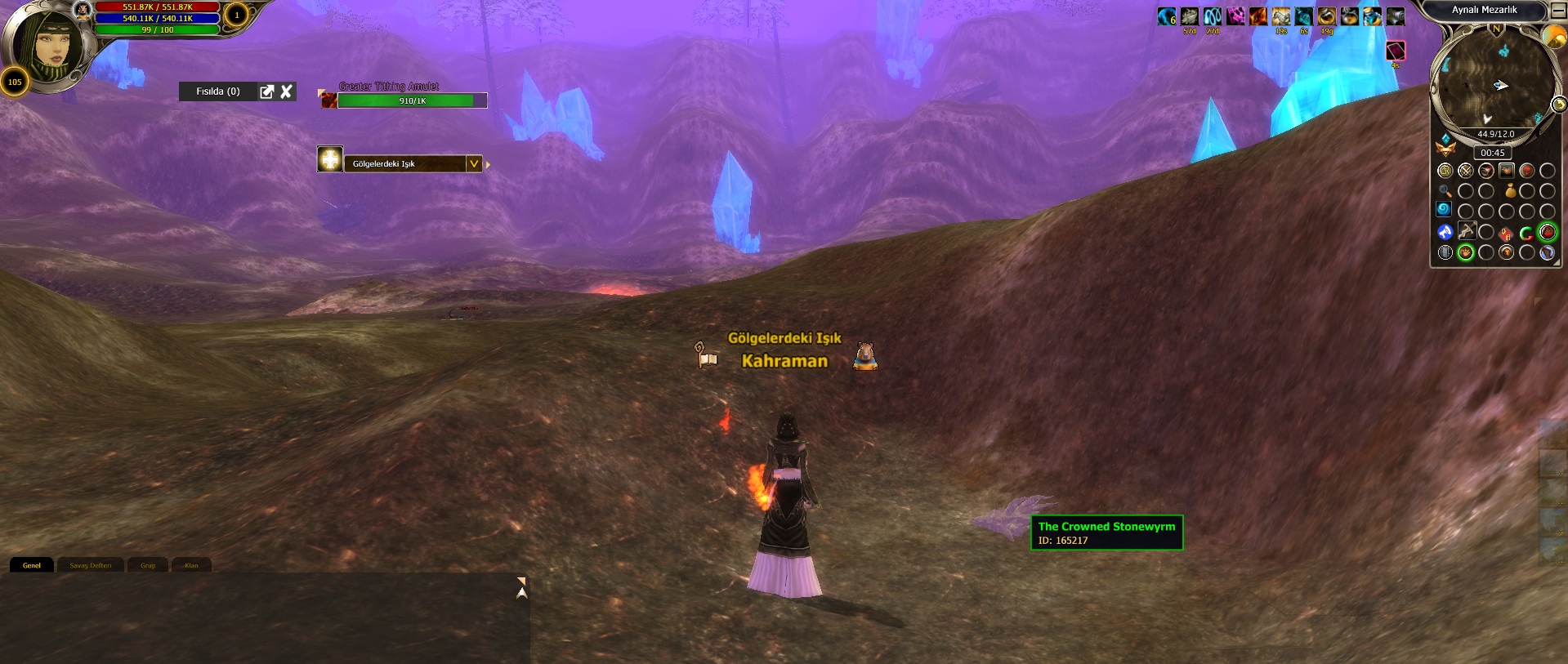Viewport: 1568px width, 664px height.
Task: Show the Klan chat tab
Action: point(191,565)
